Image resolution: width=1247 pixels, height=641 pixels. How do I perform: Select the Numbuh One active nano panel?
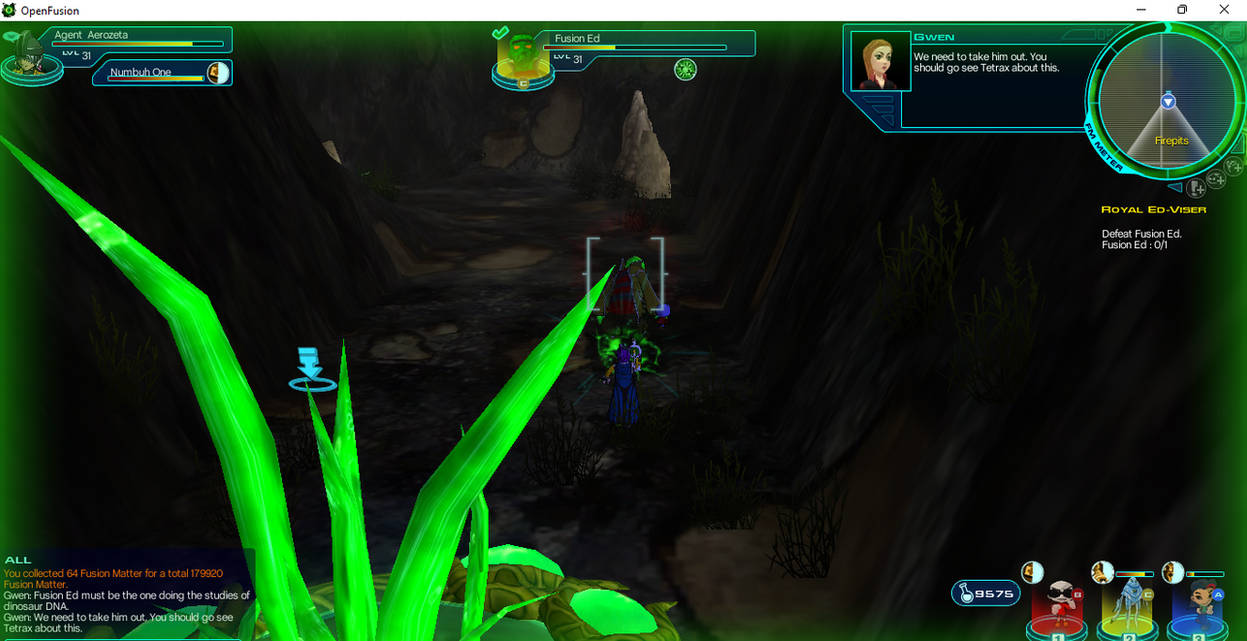coord(162,73)
